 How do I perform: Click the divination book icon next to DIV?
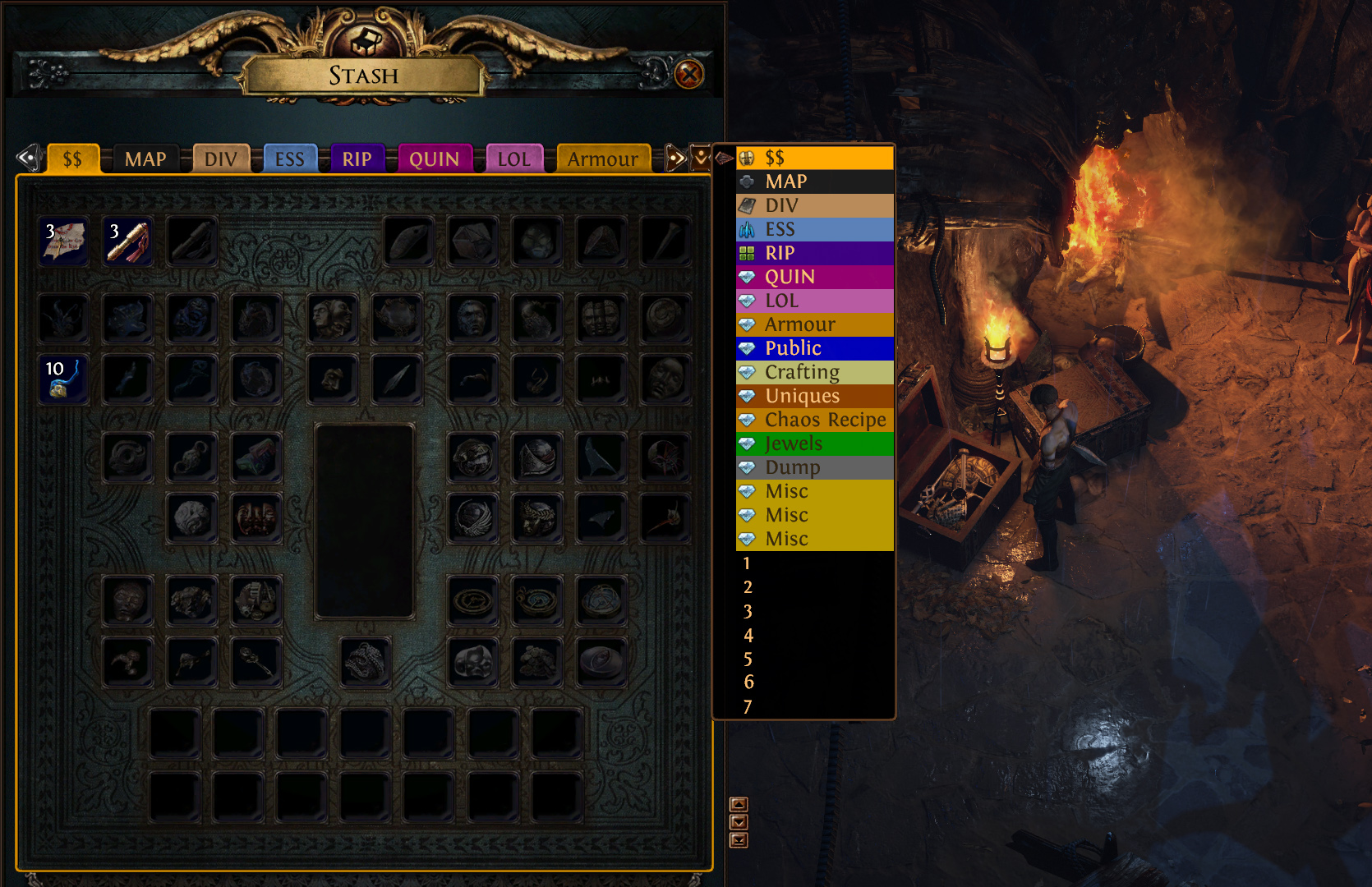click(748, 205)
